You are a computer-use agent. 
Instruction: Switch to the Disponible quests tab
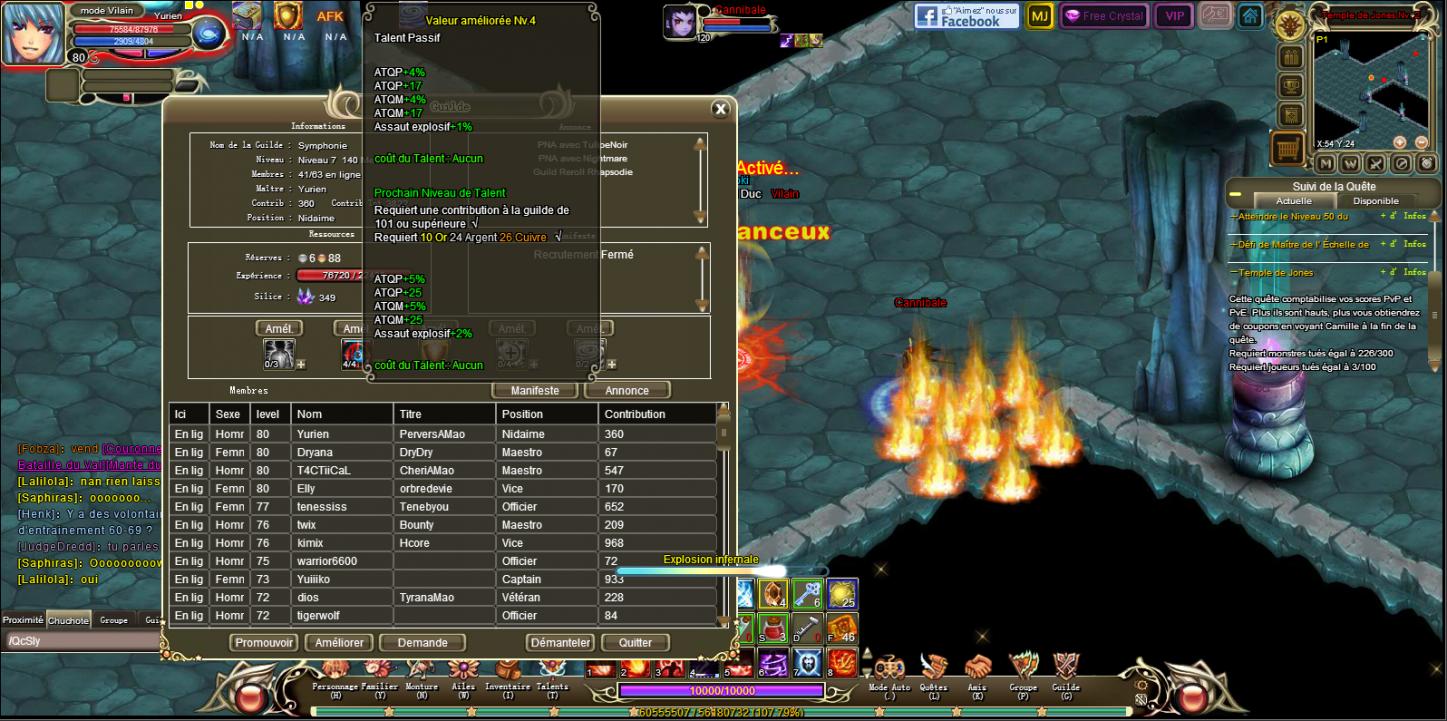tap(1375, 201)
